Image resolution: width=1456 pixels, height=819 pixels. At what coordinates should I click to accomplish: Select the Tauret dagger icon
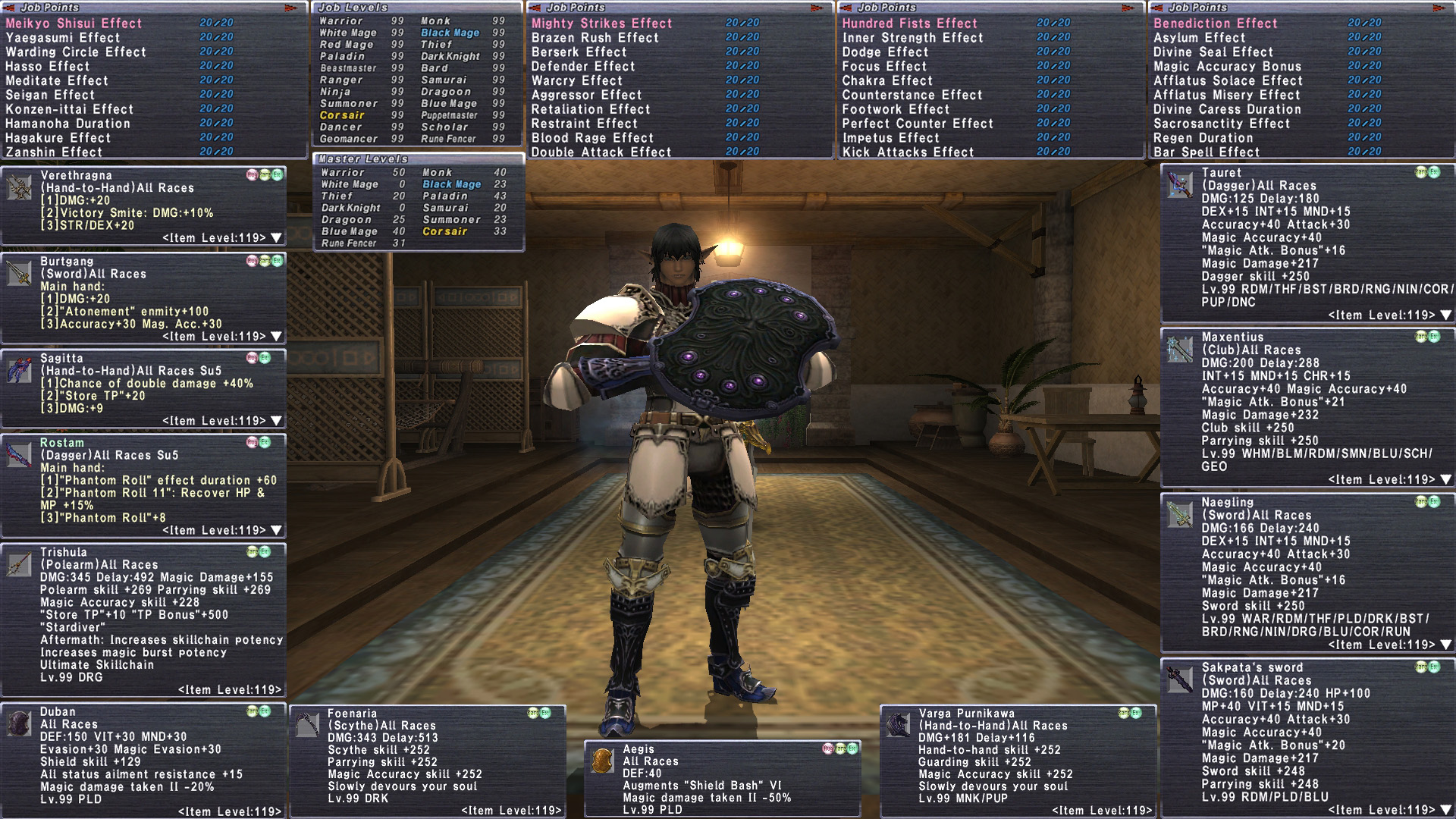pyautogui.click(x=1180, y=184)
